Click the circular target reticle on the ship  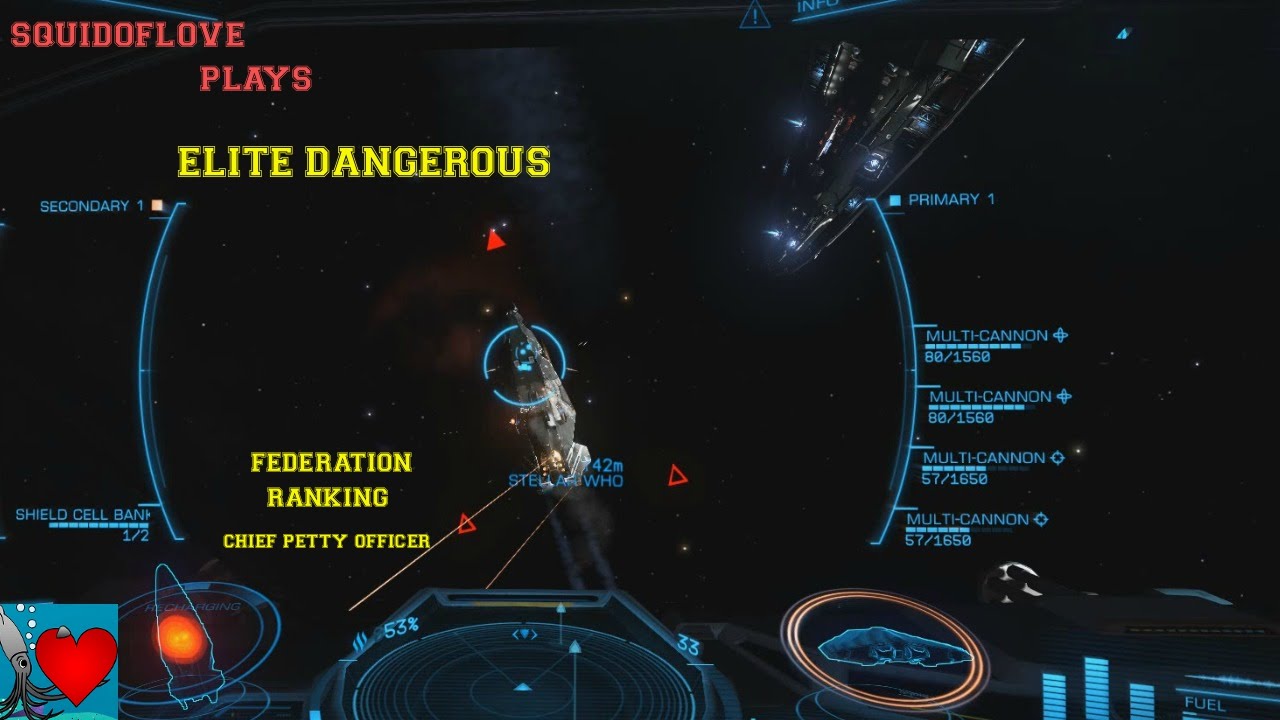(x=524, y=365)
